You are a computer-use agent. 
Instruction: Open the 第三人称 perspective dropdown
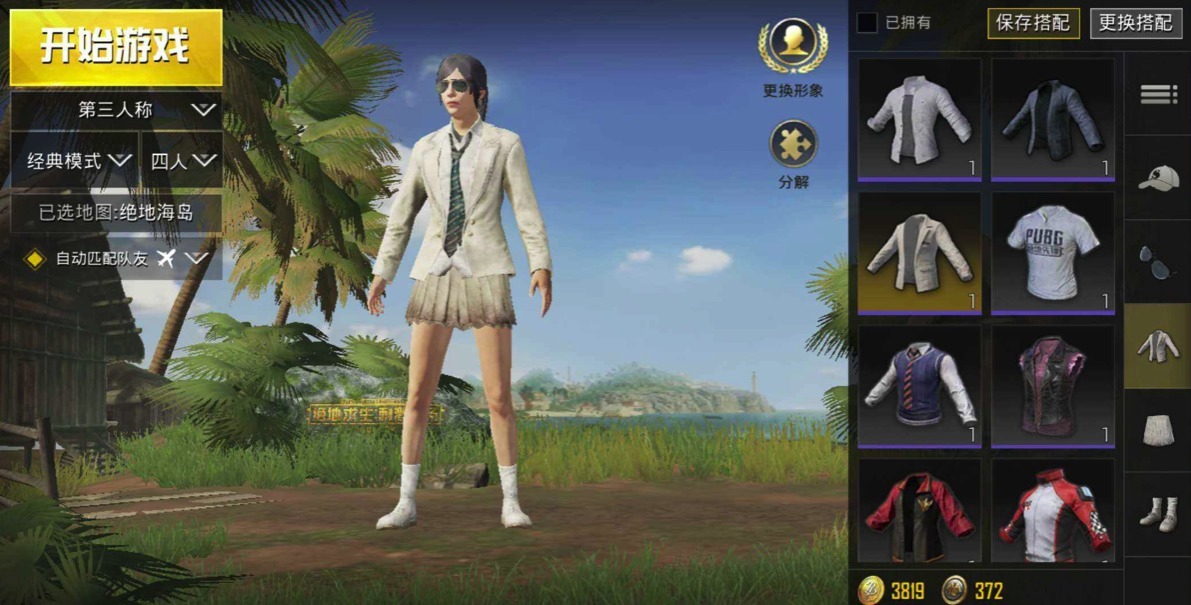(117, 110)
